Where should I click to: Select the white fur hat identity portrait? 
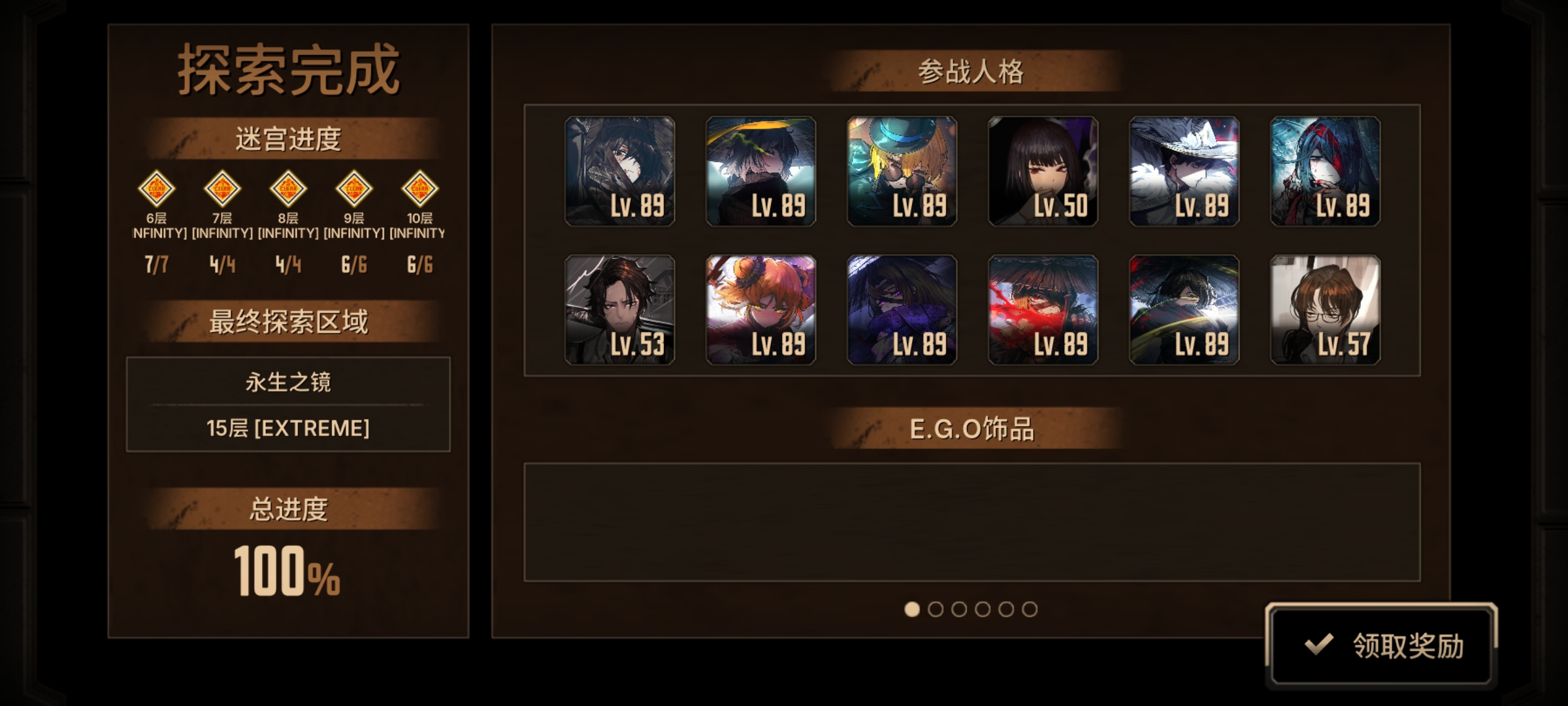tap(1184, 171)
